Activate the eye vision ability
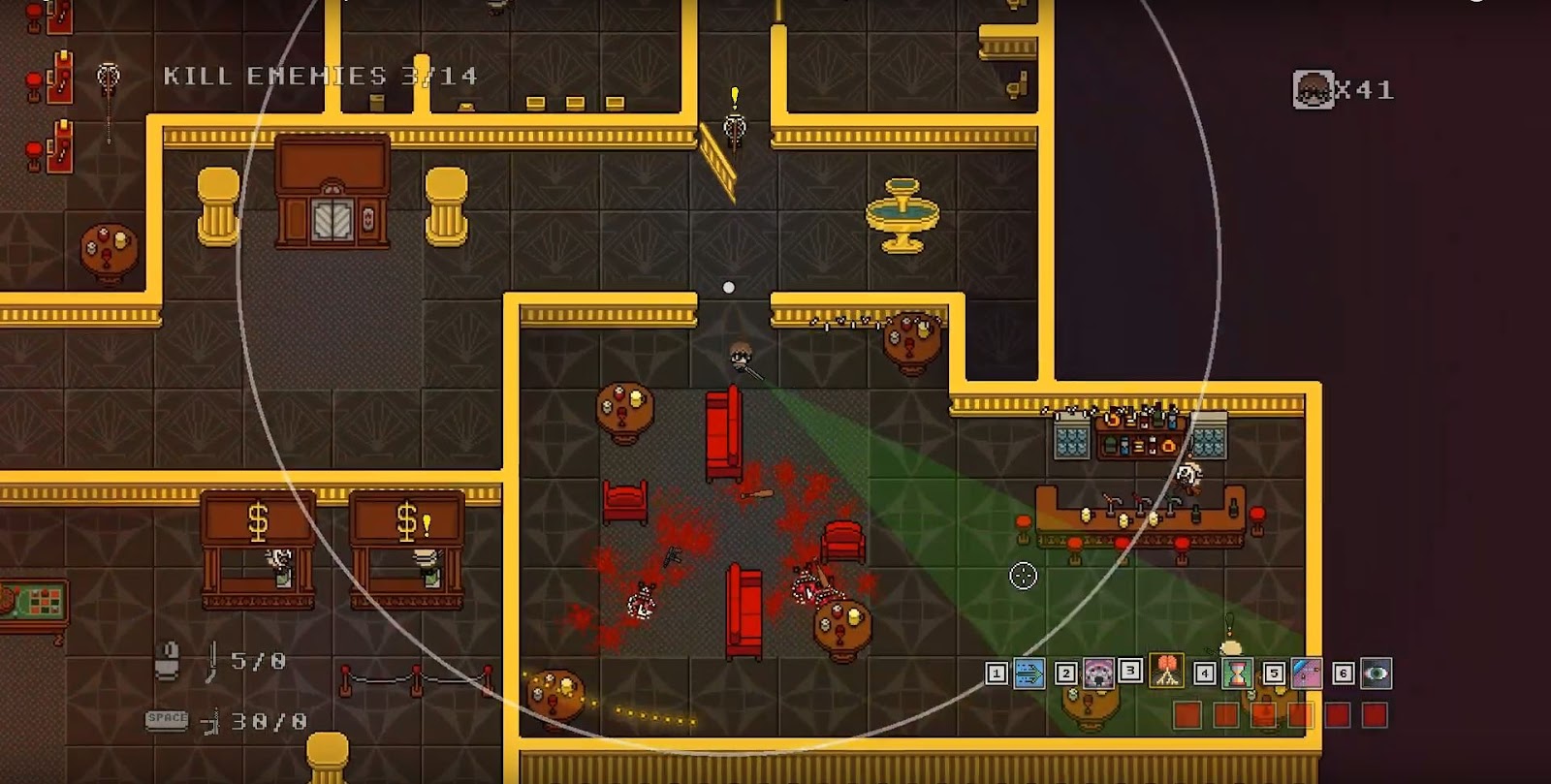This screenshot has width=1551, height=784. pyautogui.click(x=1376, y=673)
